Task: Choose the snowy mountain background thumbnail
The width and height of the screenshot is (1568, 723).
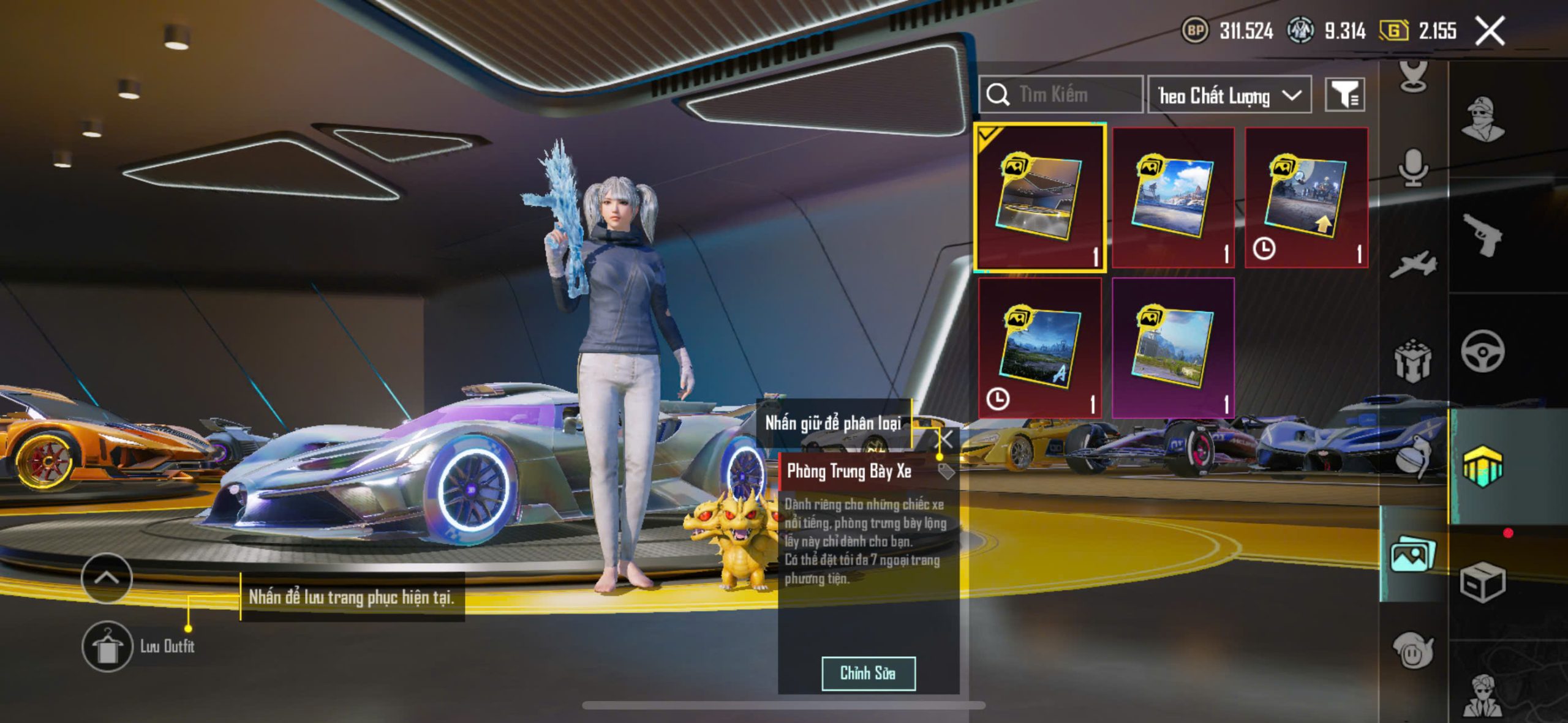Action: (x=1173, y=198)
